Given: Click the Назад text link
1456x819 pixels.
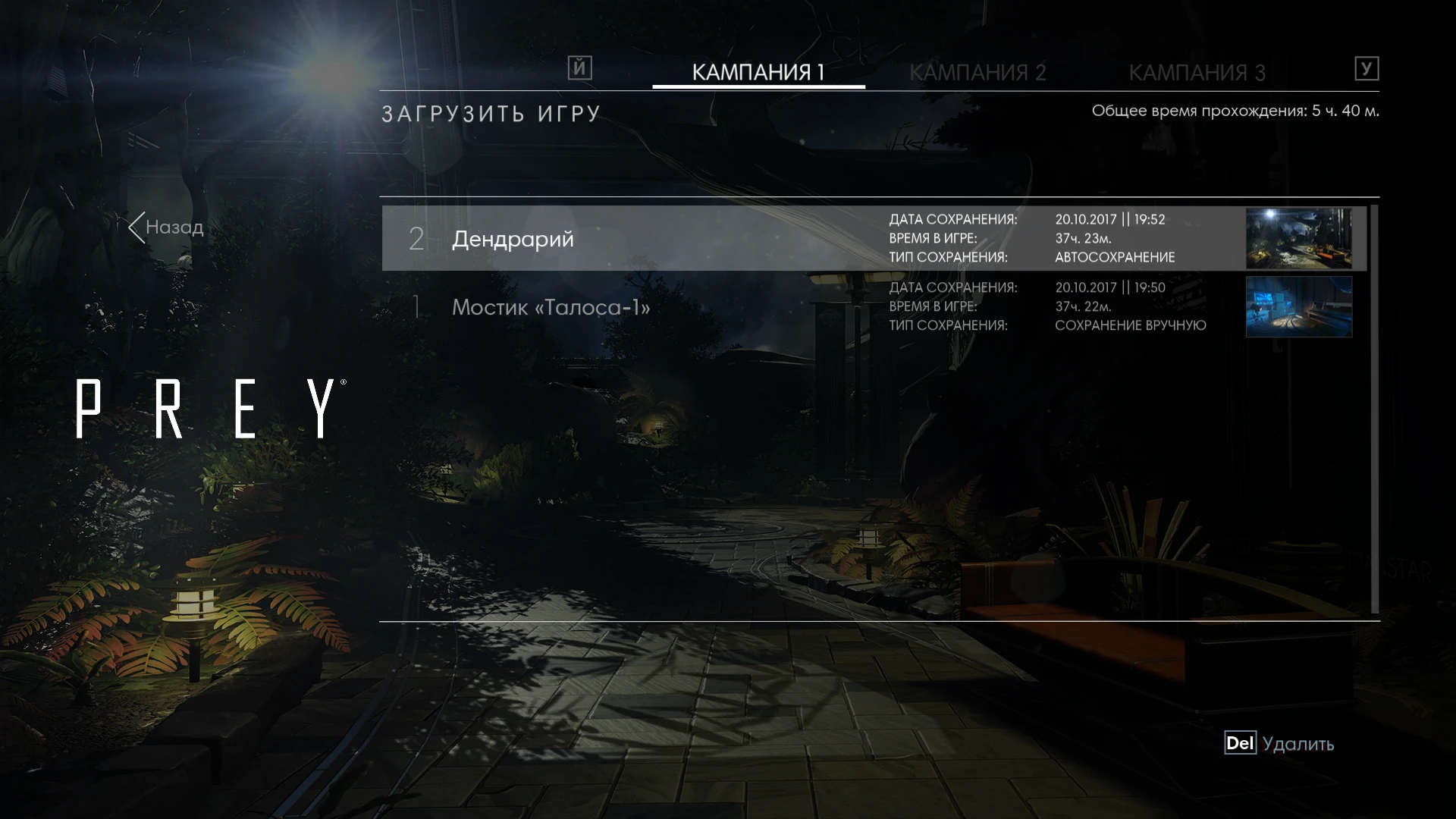Looking at the screenshot, I should [175, 227].
